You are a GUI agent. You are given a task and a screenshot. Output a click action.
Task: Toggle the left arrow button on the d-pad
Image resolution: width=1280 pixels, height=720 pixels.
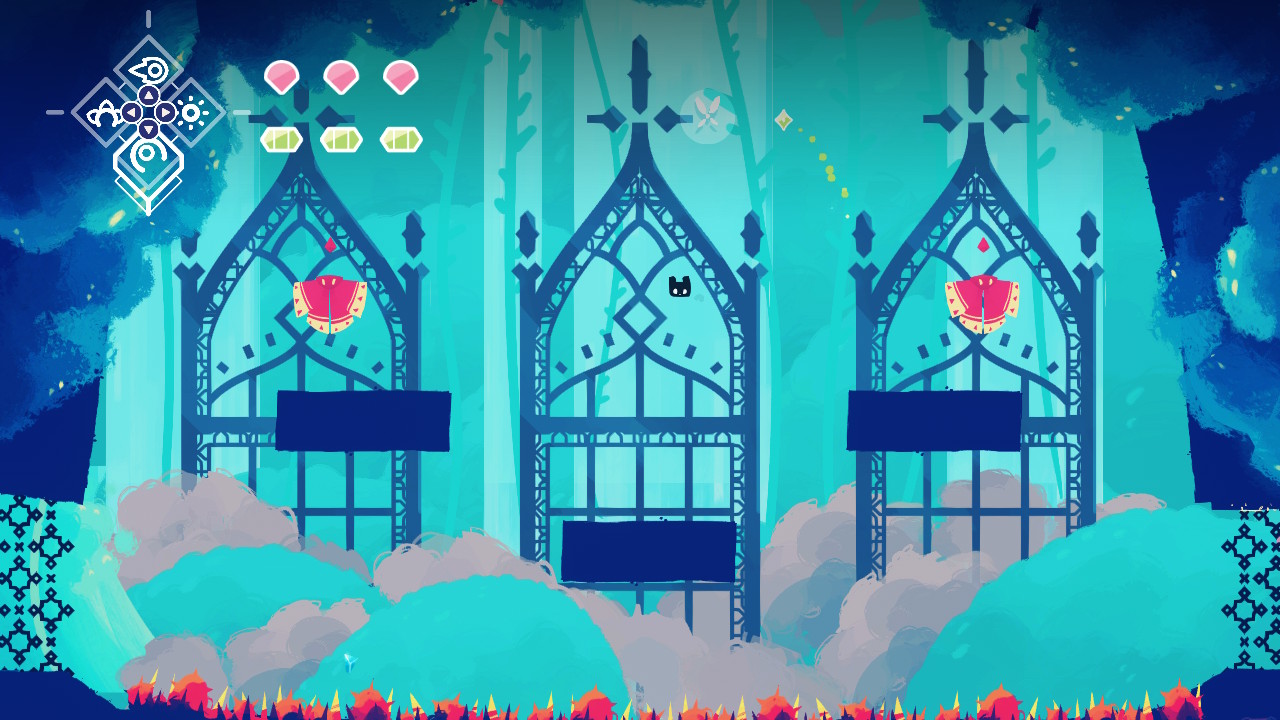click(132, 112)
